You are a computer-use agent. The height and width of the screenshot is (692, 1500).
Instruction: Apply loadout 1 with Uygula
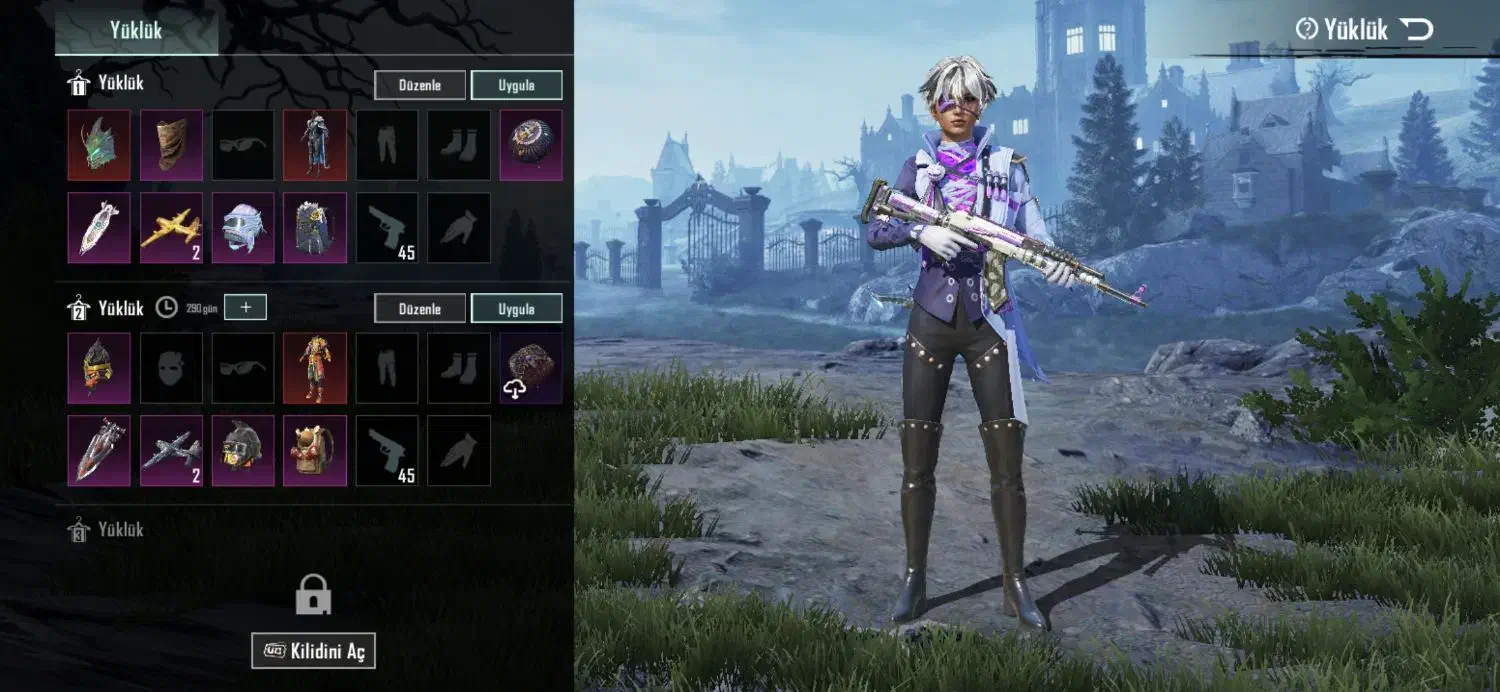point(516,85)
